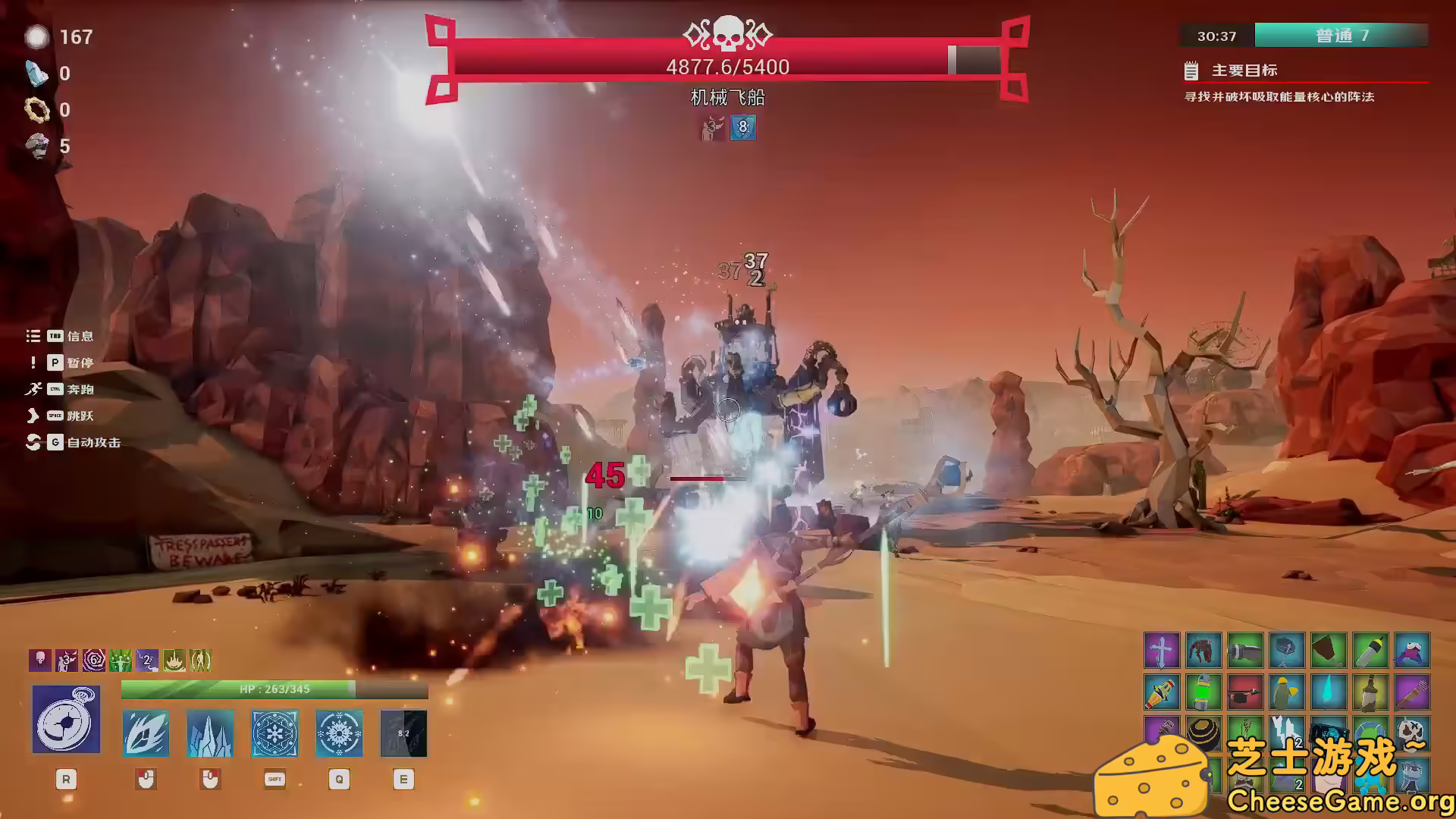Open the main objective tracker
Image resolution: width=1456 pixels, height=819 pixels.
(1244, 71)
